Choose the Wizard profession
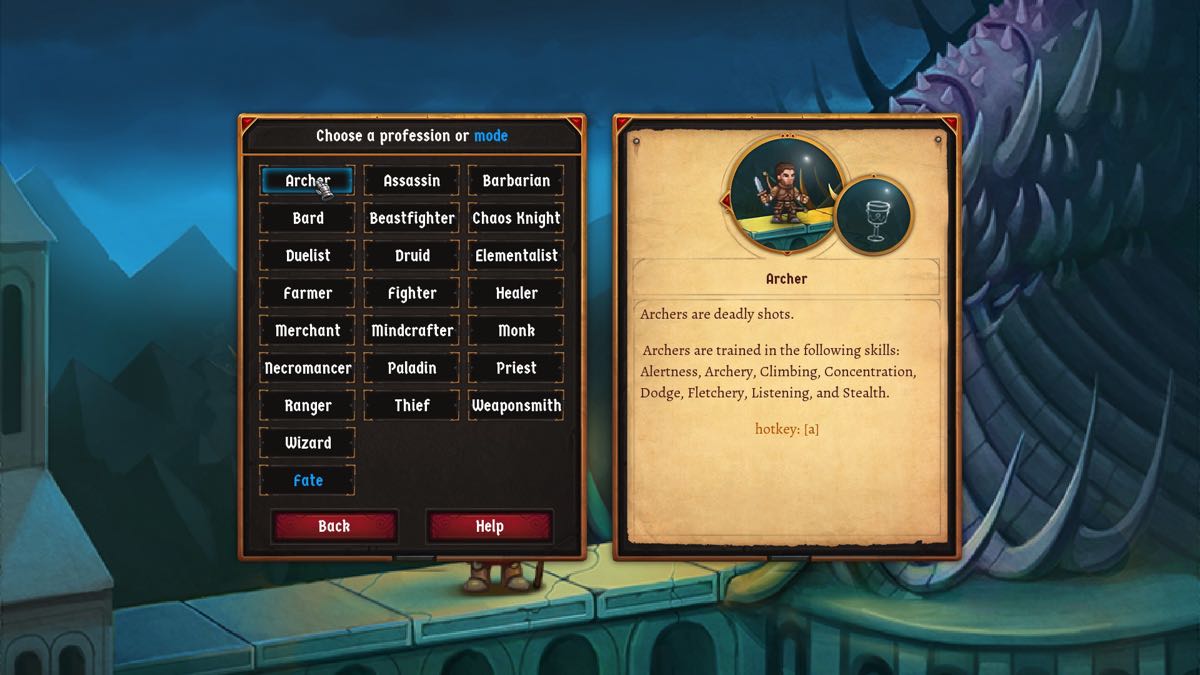This screenshot has width=1200, height=675. point(307,443)
